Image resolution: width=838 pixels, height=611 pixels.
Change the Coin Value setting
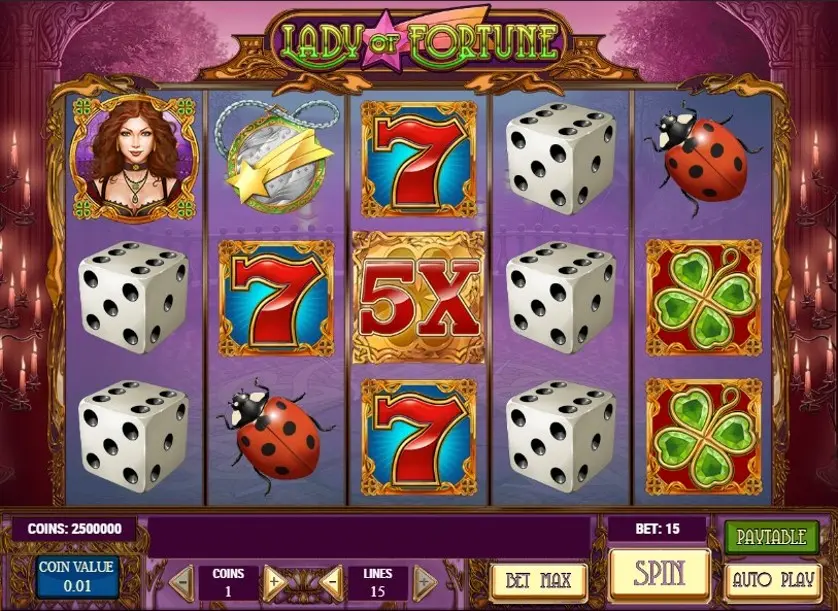(x=76, y=576)
